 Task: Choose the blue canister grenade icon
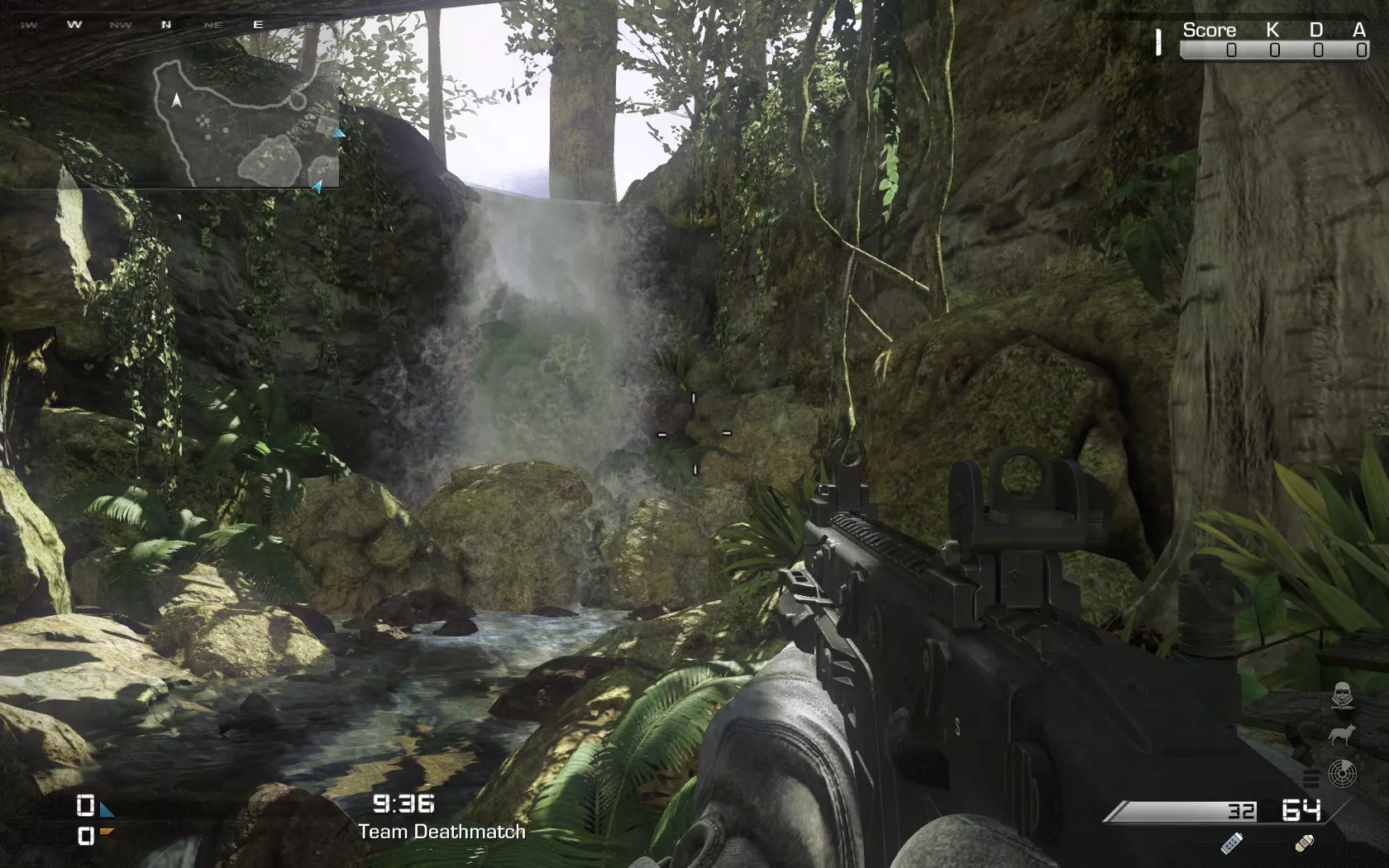coord(1232,842)
